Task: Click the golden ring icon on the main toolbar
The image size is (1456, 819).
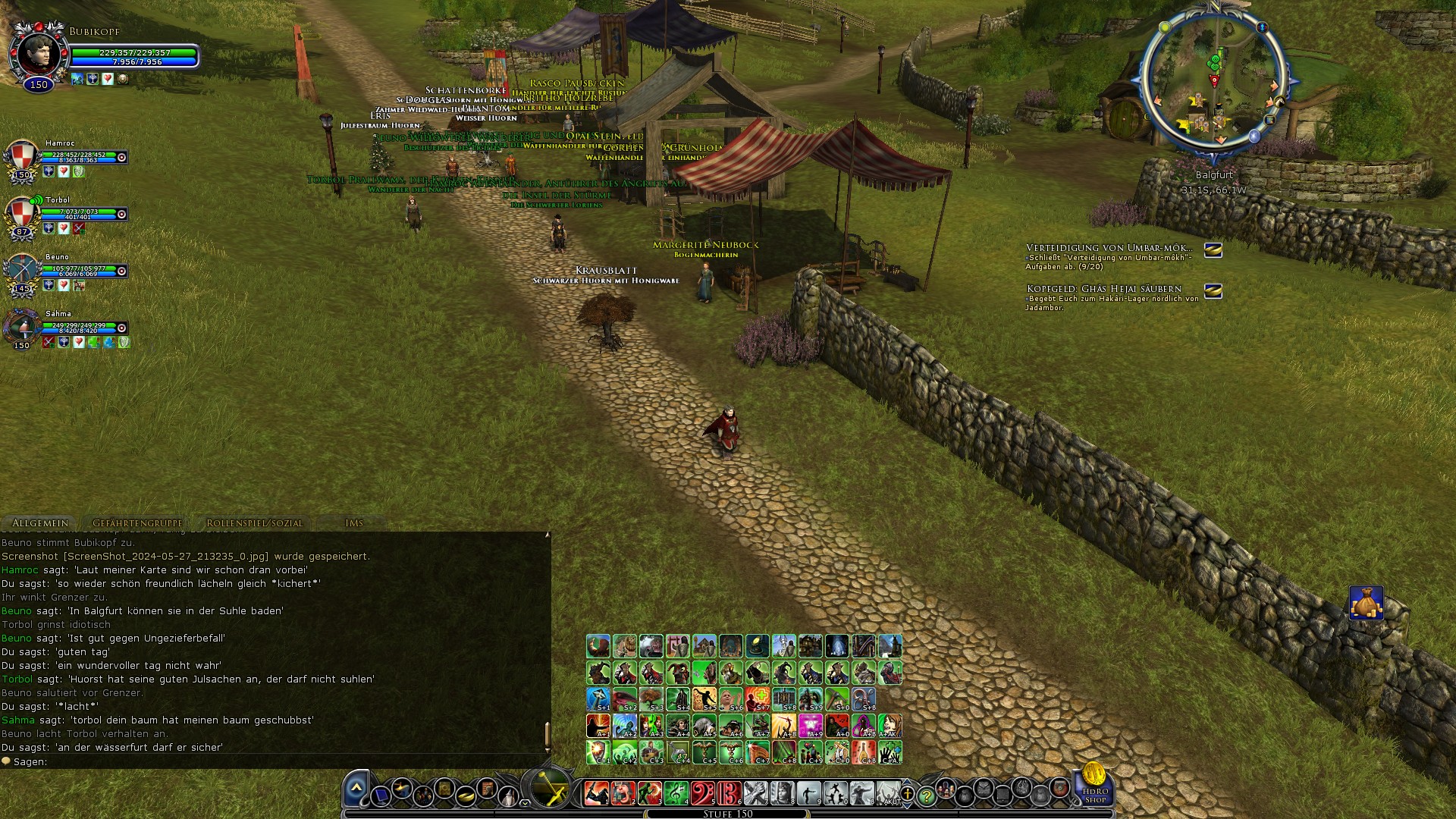Action: tap(466, 797)
